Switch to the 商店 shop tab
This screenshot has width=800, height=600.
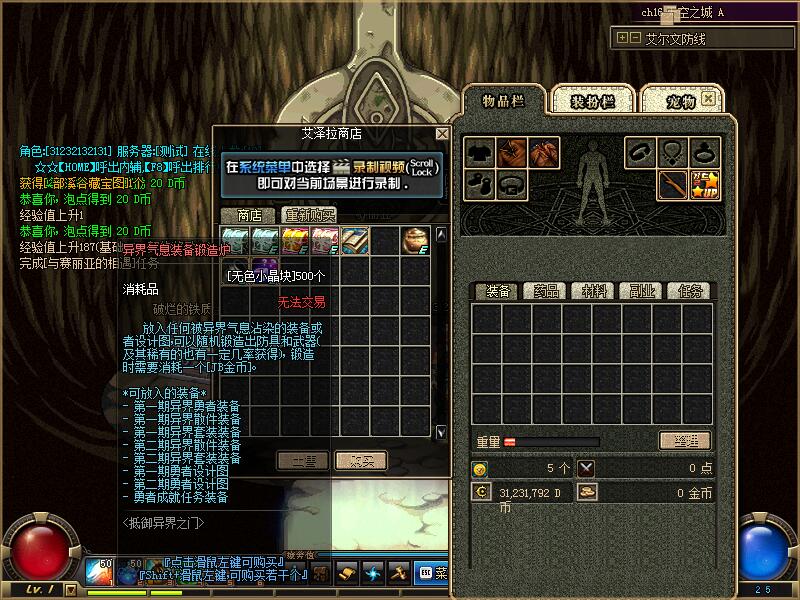click(249, 215)
